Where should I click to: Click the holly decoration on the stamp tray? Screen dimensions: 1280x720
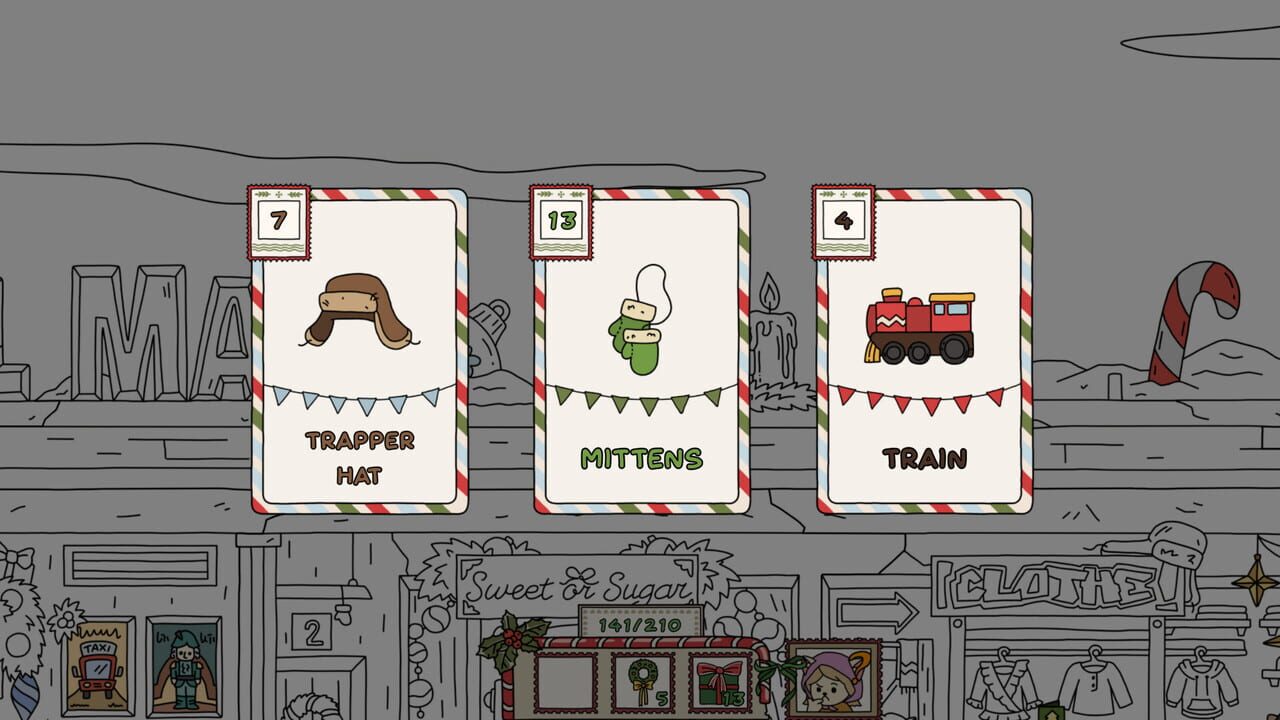[x=510, y=640]
